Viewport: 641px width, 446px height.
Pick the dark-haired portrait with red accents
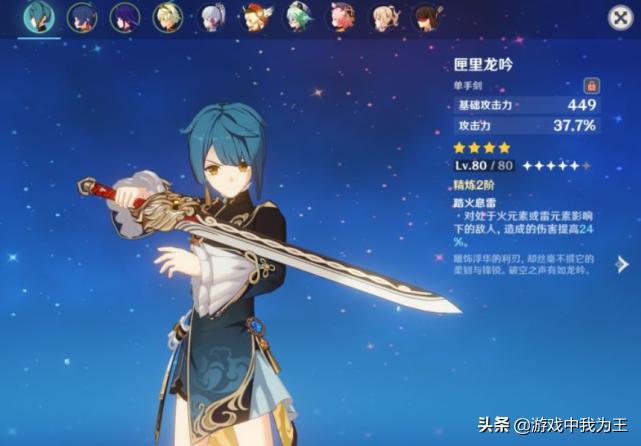tap(427, 17)
